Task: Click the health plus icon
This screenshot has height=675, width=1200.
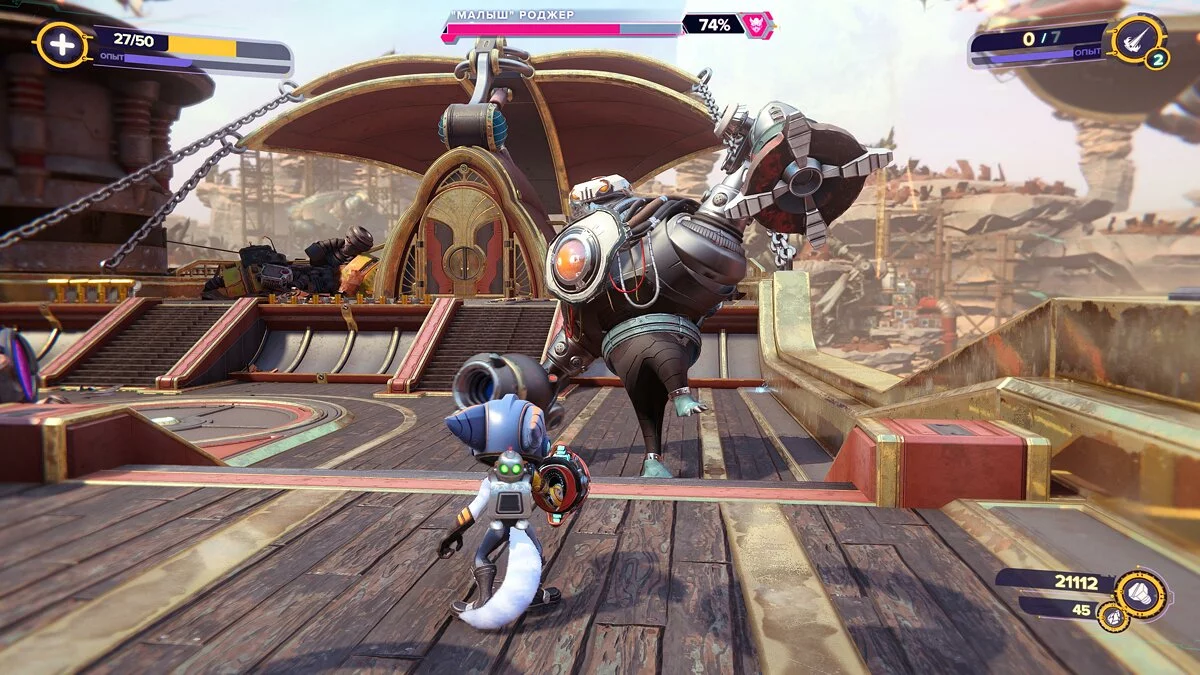Action: (62, 45)
